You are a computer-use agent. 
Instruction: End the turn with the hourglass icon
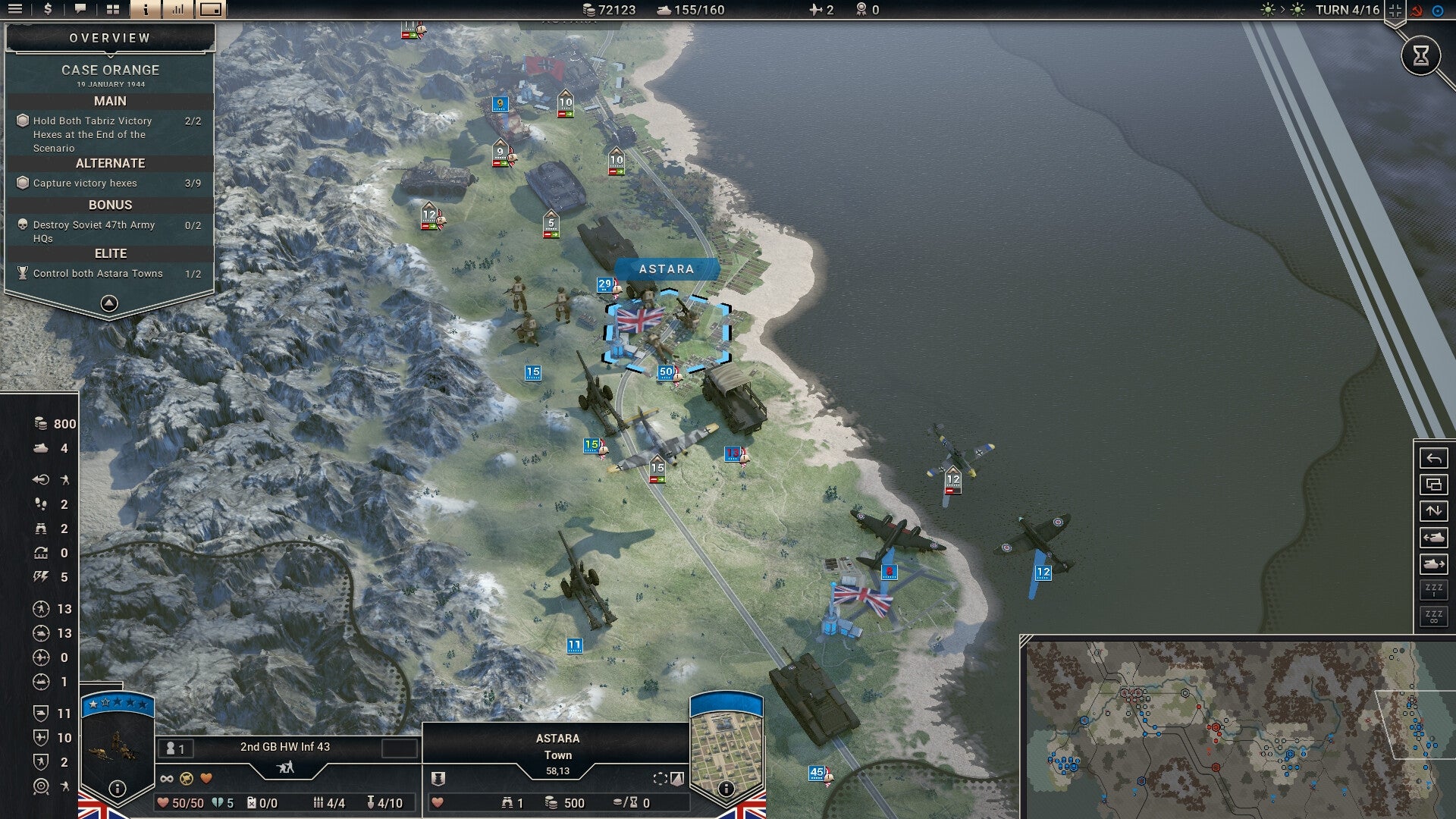[x=1421, y=55]
